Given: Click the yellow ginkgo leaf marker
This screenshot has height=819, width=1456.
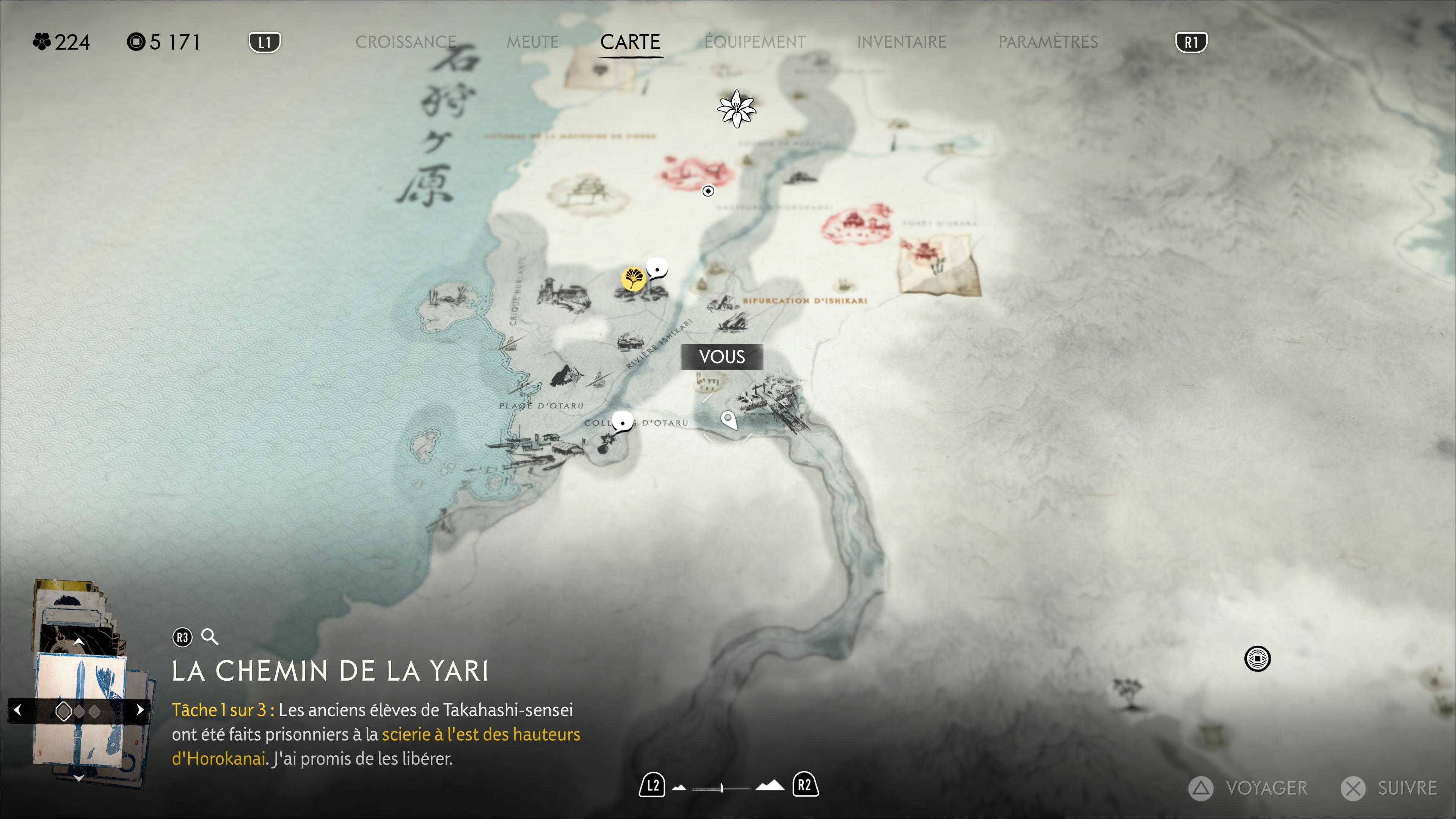Looking at the screenshot, I should [633, 278].
